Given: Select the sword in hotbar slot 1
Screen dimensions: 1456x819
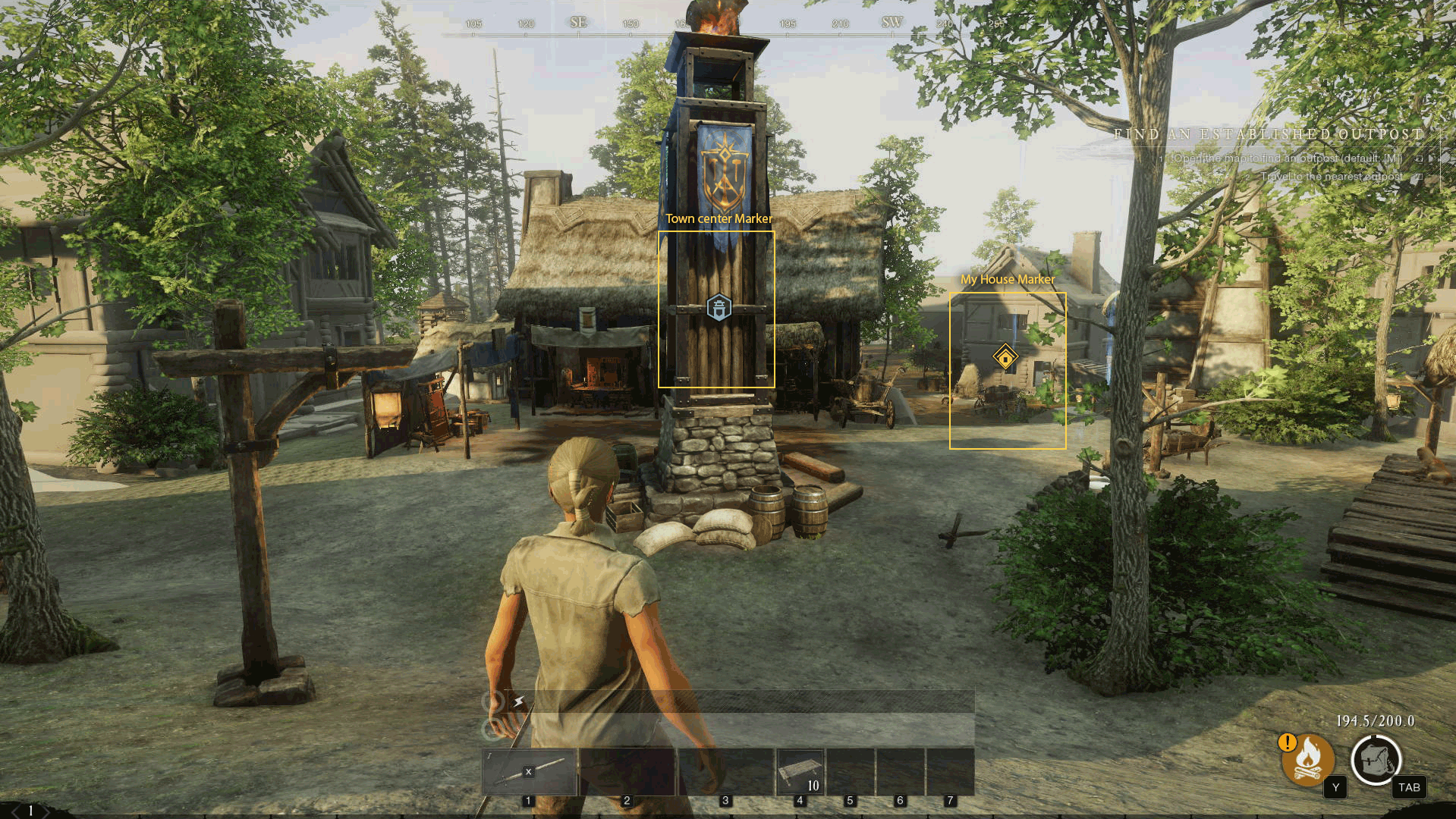Looking at the screenshot, I should coord(530,771).
